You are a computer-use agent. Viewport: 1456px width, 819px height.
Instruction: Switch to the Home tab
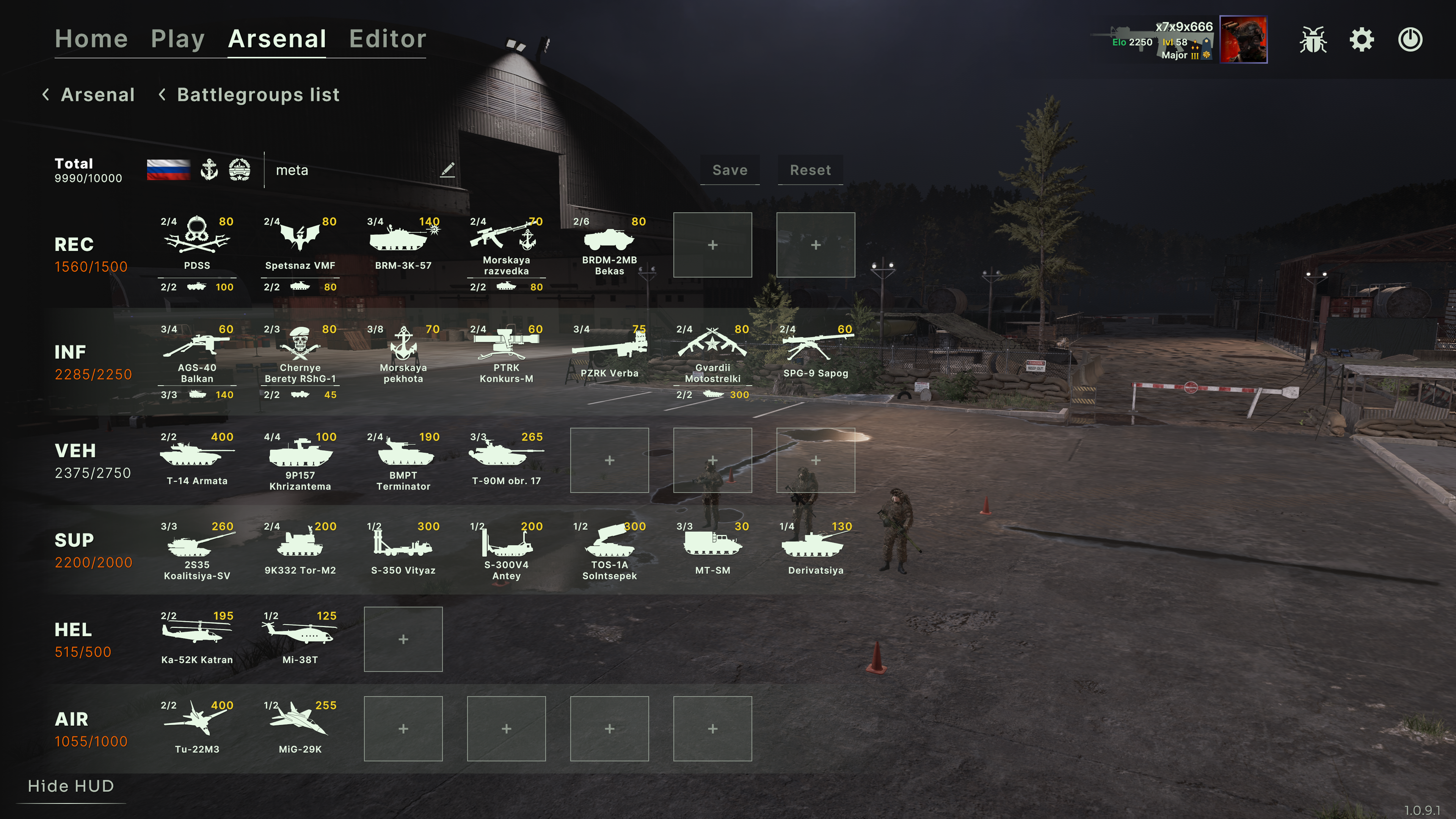click(91, 39)
